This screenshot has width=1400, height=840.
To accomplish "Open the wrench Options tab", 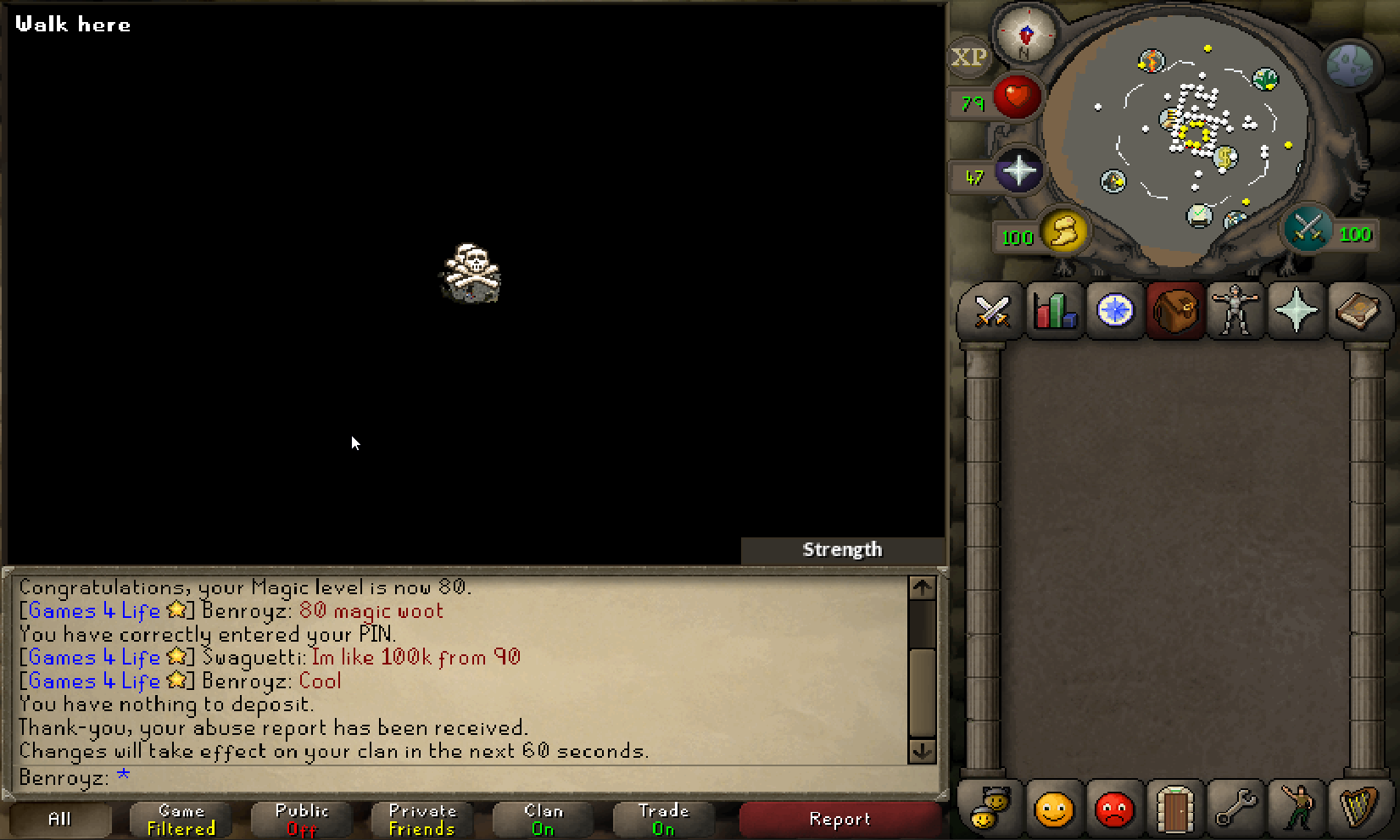I will (1235, 809).
